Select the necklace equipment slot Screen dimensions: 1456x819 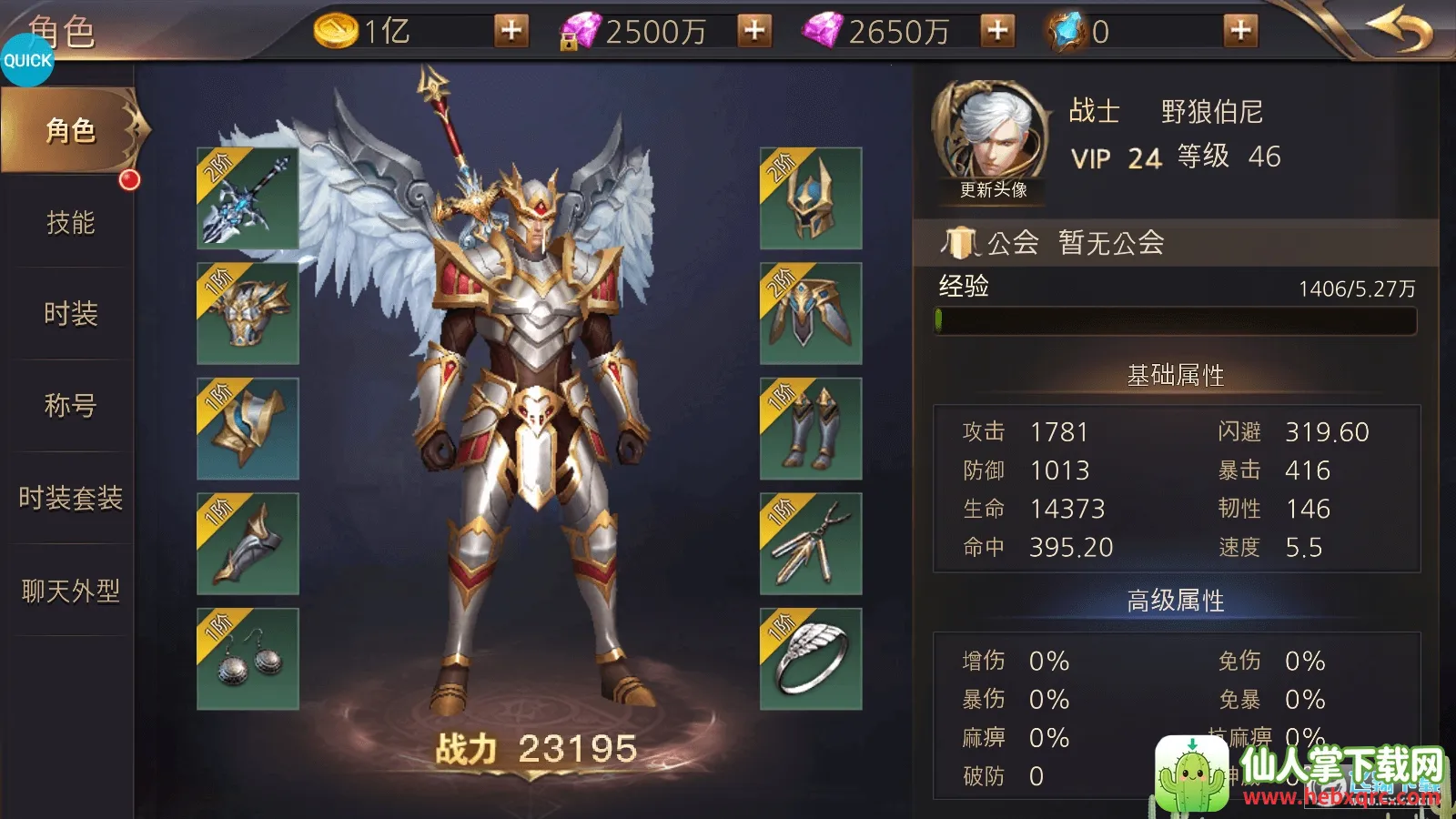(x=811, y=544)
